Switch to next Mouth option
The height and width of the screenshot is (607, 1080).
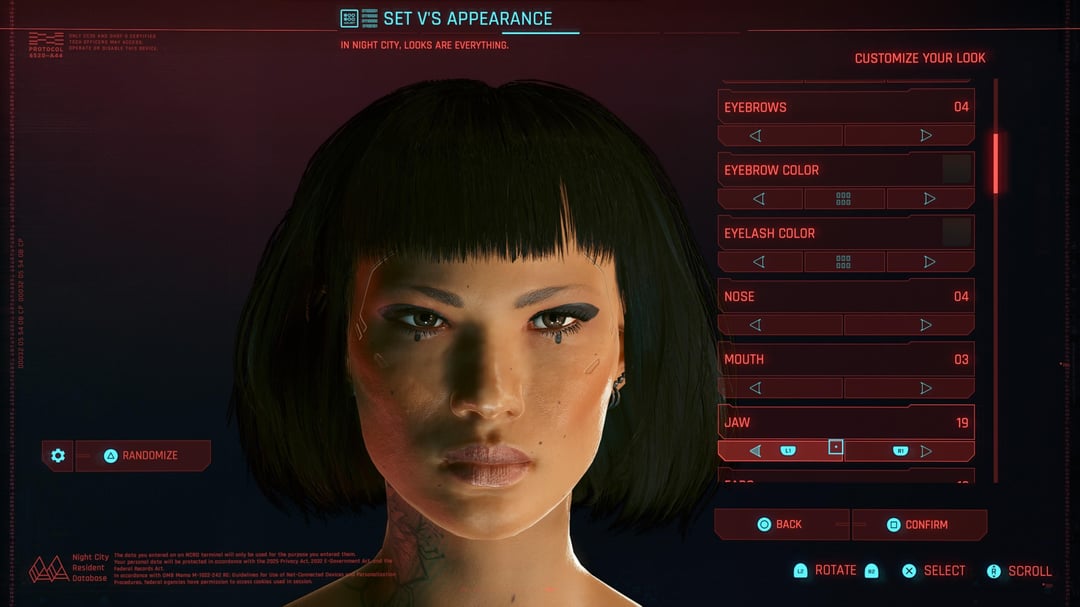pos(926,387)
